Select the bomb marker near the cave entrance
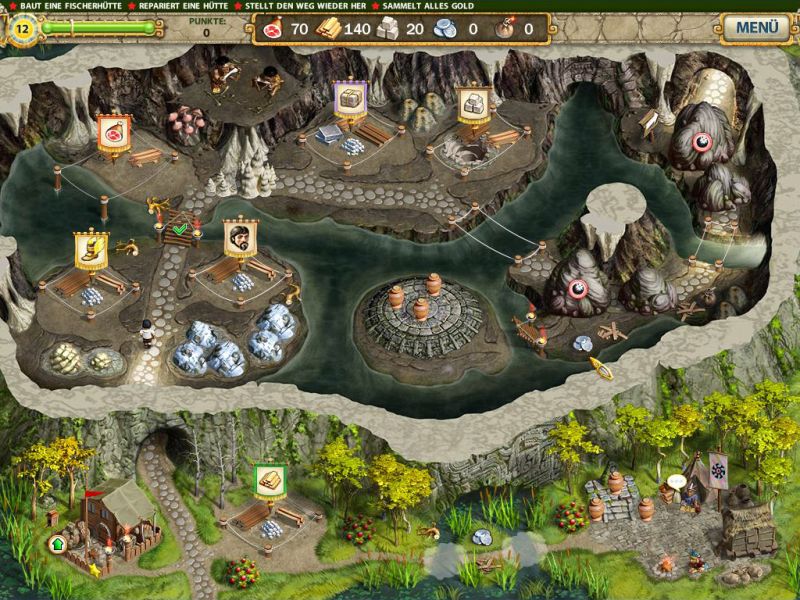 [701, 141]
